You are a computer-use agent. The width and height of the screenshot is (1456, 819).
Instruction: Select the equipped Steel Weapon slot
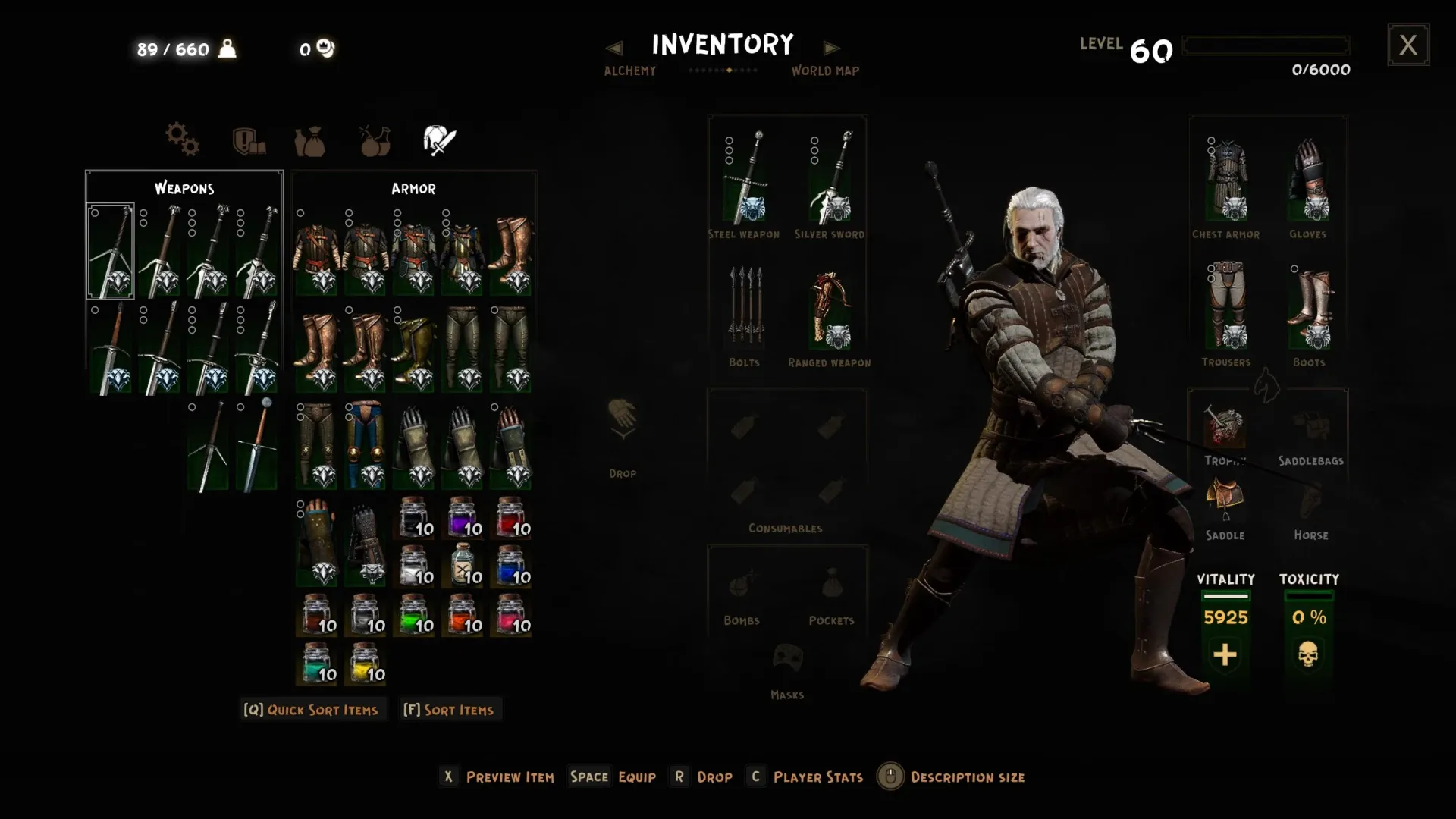click(x=745, y=178)
